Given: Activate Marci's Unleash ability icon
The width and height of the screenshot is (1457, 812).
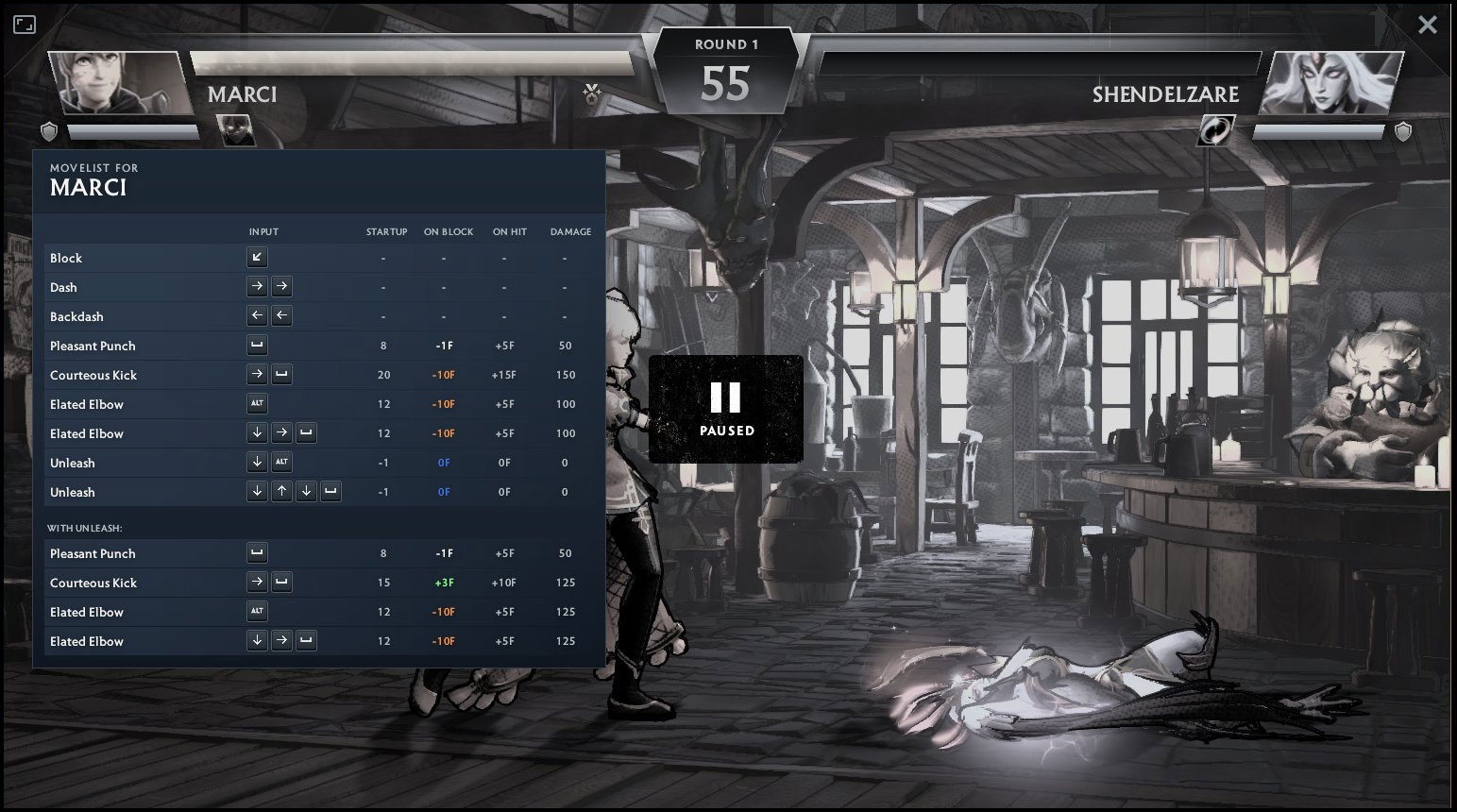Looking at the screenshot, I should coord(234,130).
